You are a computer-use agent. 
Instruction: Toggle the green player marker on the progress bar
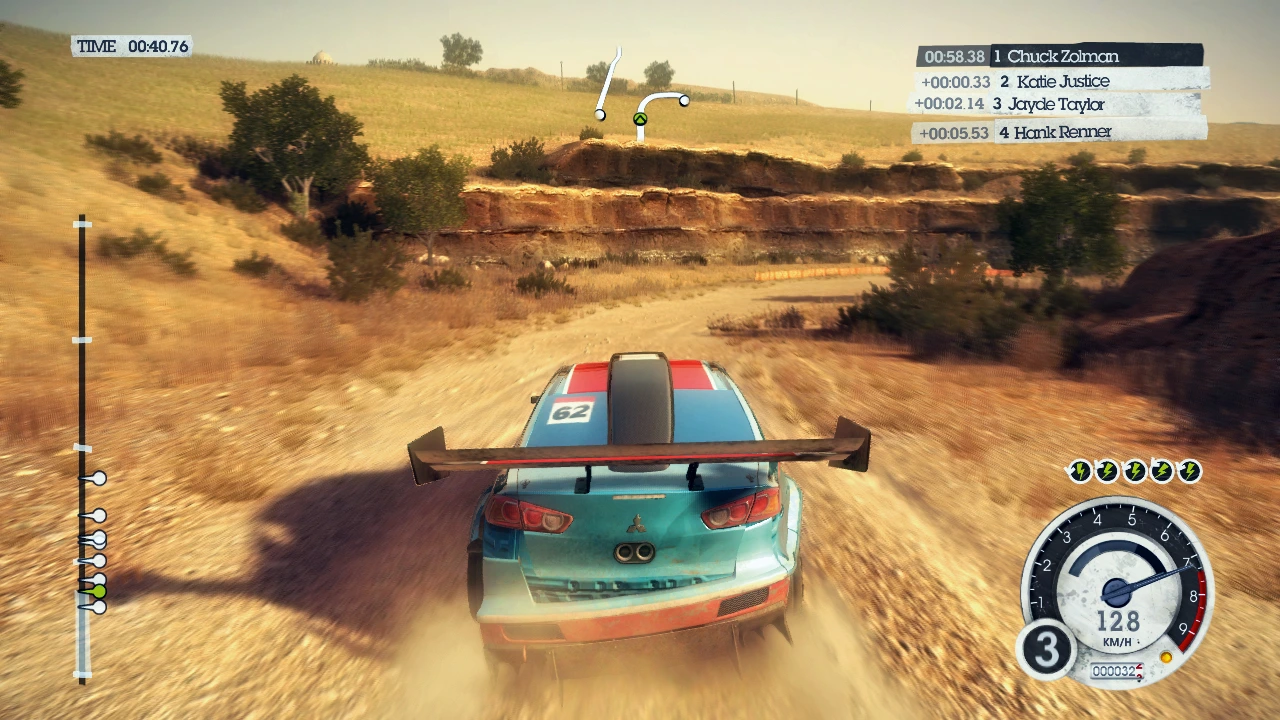tap(98, 592)
